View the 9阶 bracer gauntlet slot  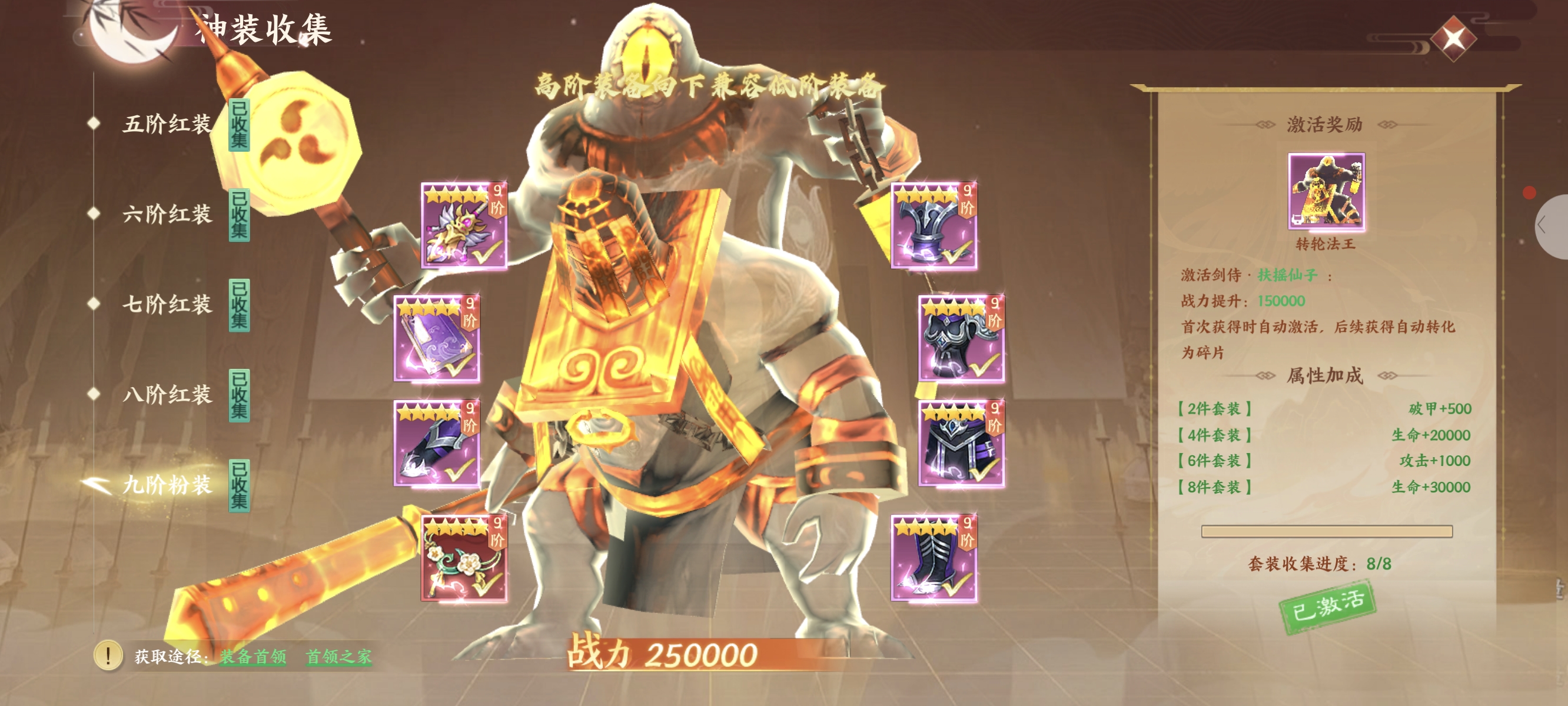coord(436,443)
